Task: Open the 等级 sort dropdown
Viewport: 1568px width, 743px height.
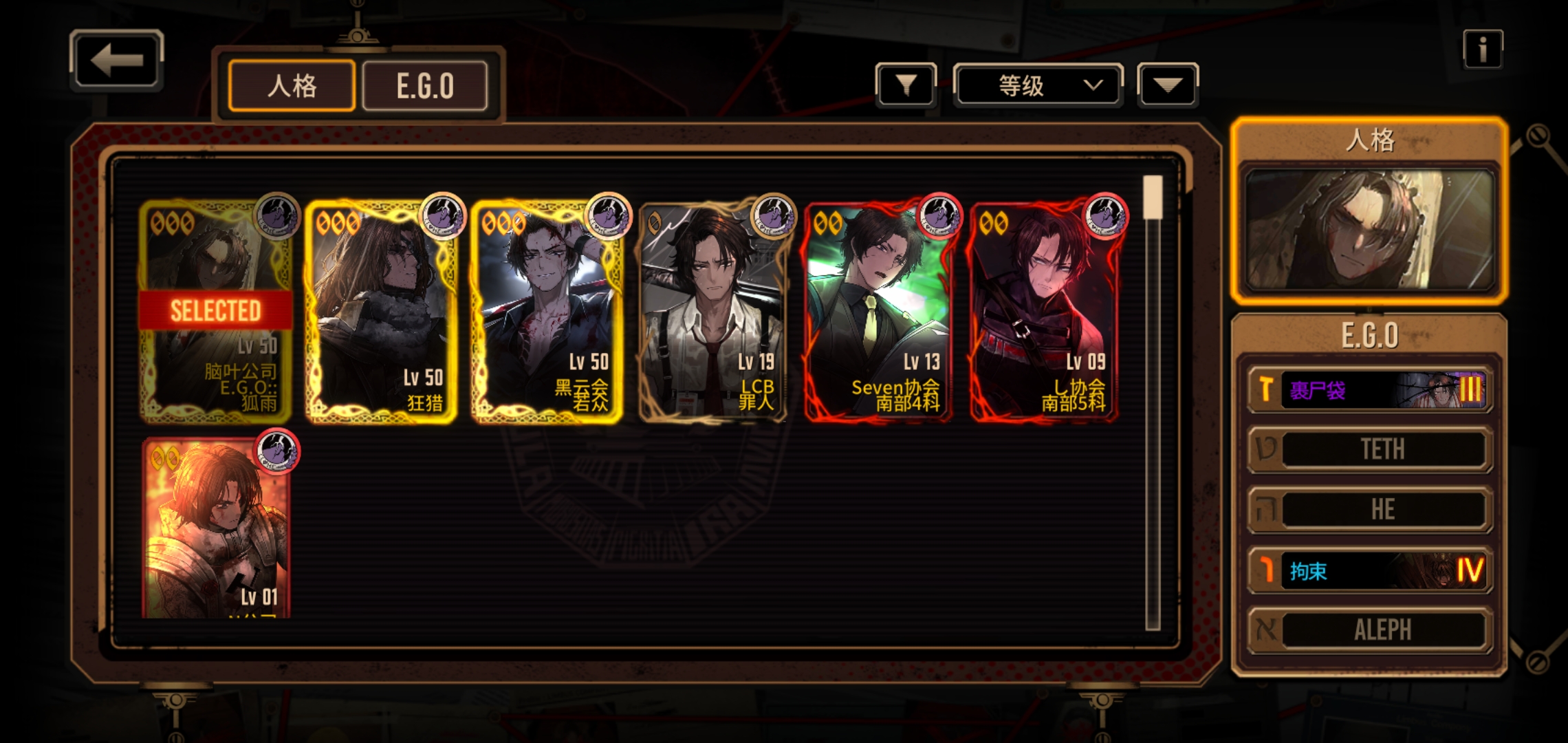Action: coord(1038,85)
